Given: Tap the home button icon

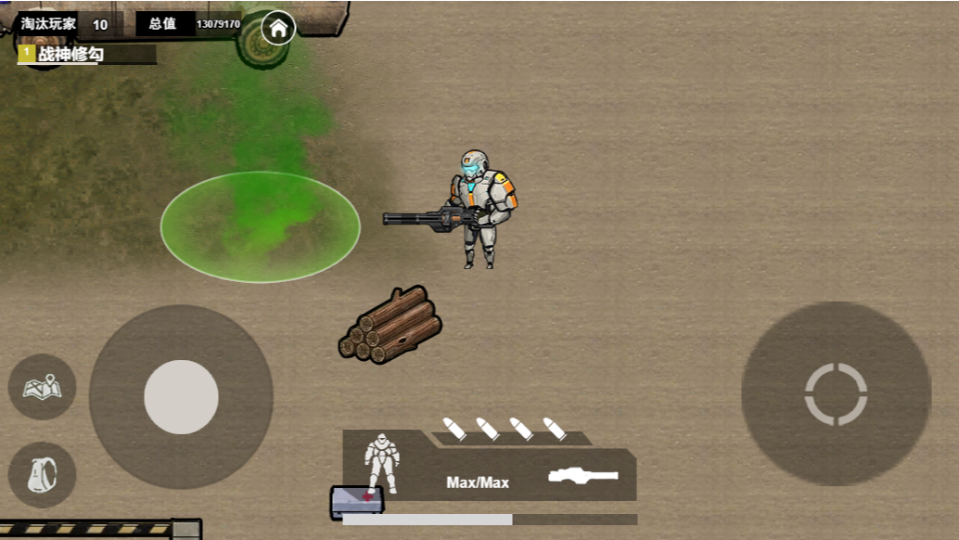Looking at the screenshot, I should click(279, 28).
